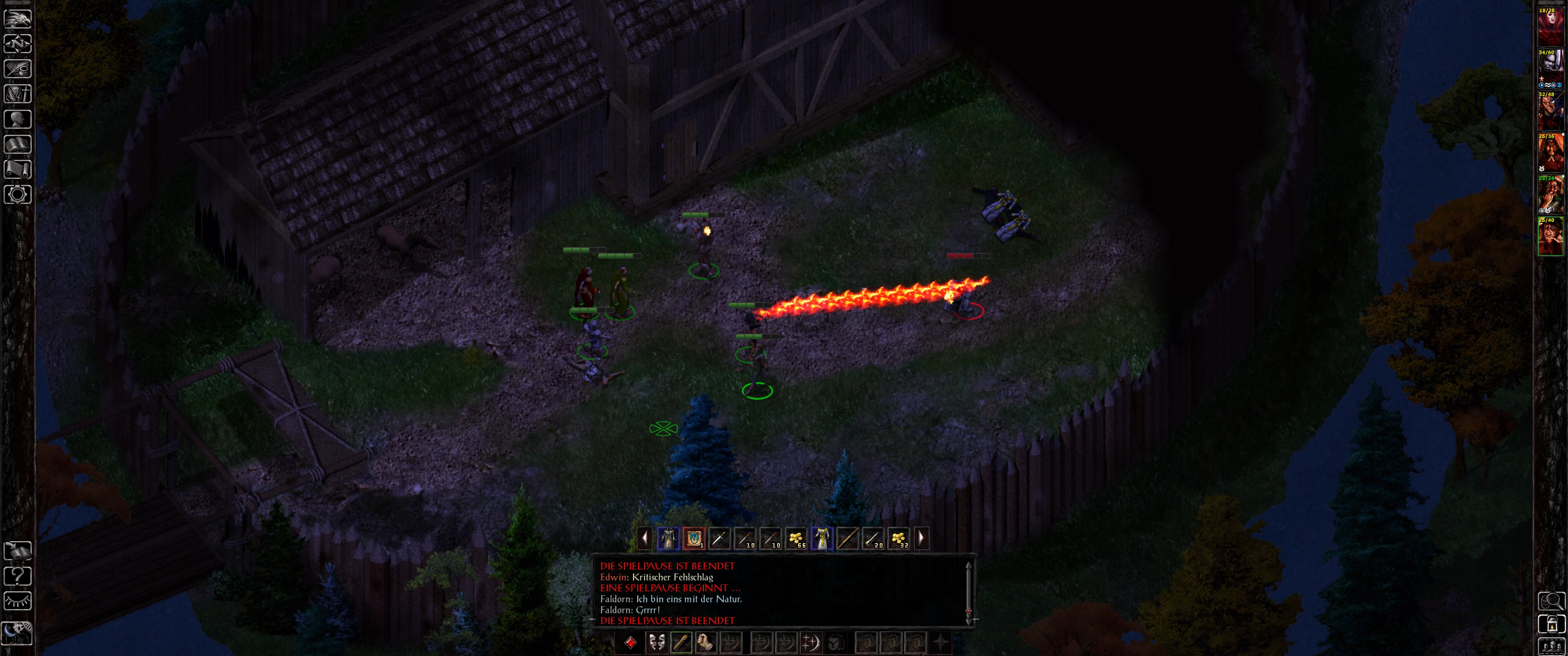Click the red gem button on action bar

630,642
